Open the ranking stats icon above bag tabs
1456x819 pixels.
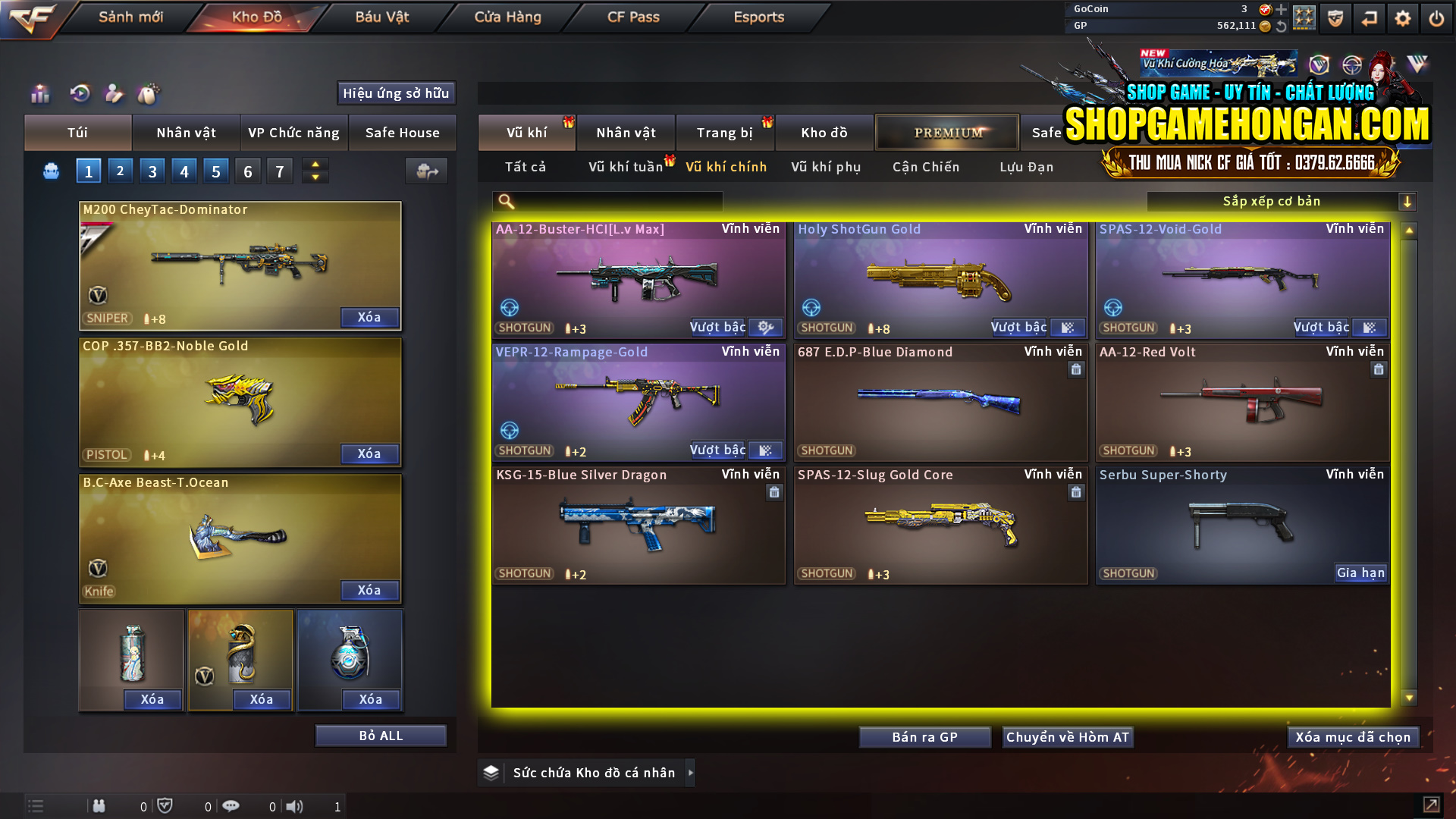coord(39,94)
